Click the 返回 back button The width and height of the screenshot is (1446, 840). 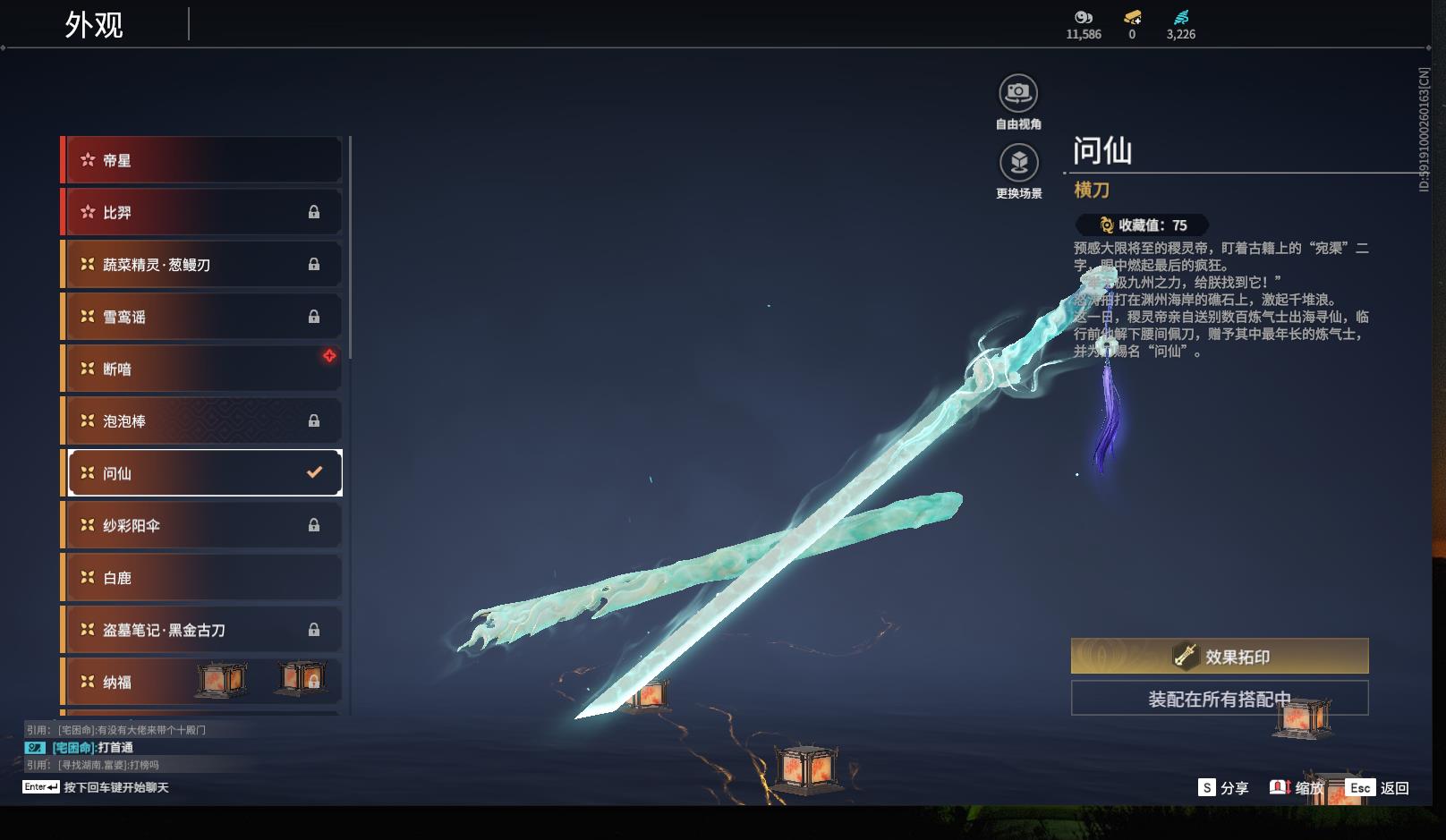[x=1381, y=788]
